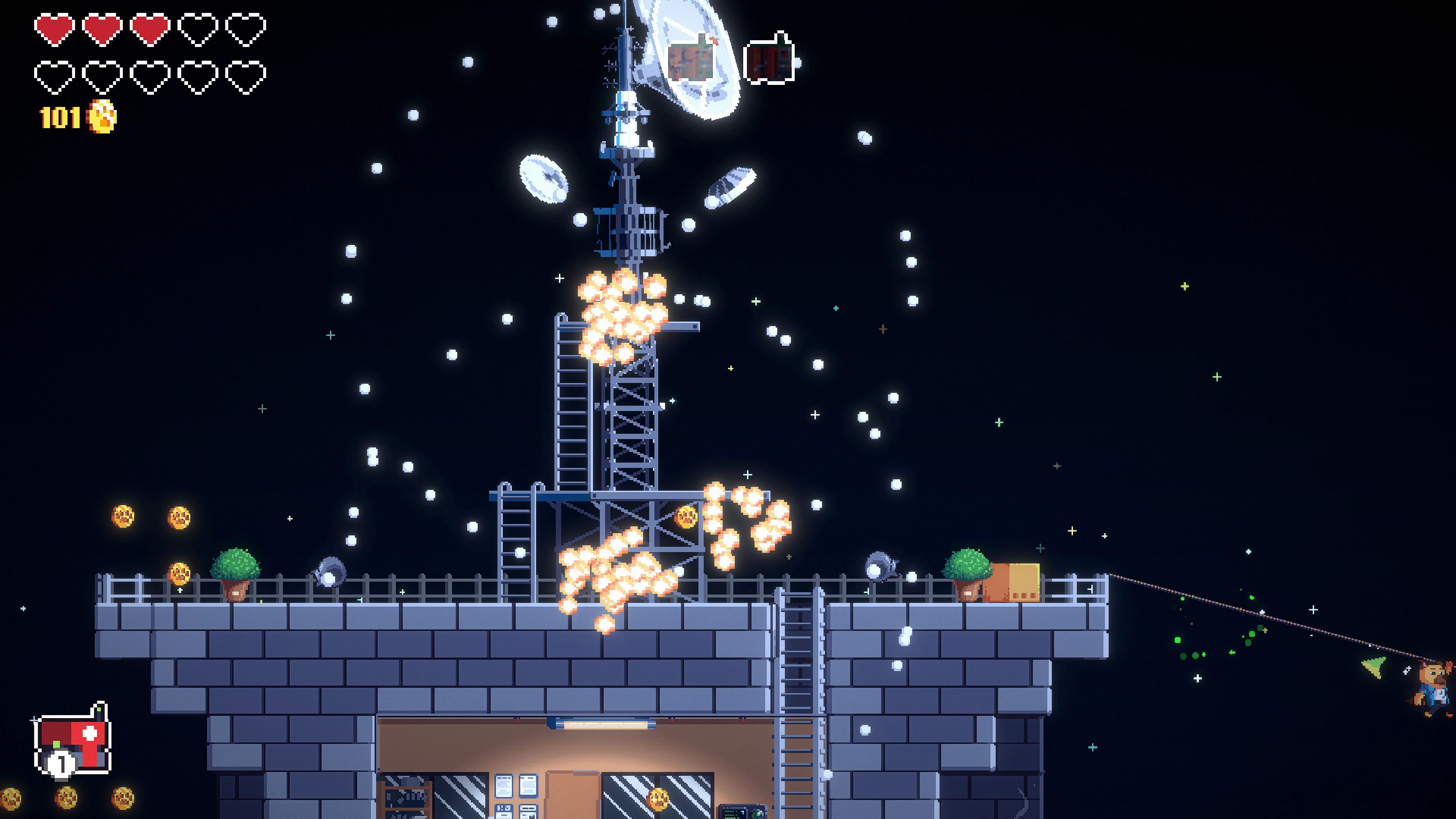Click the open doorway of the building interior

(573, 797)
